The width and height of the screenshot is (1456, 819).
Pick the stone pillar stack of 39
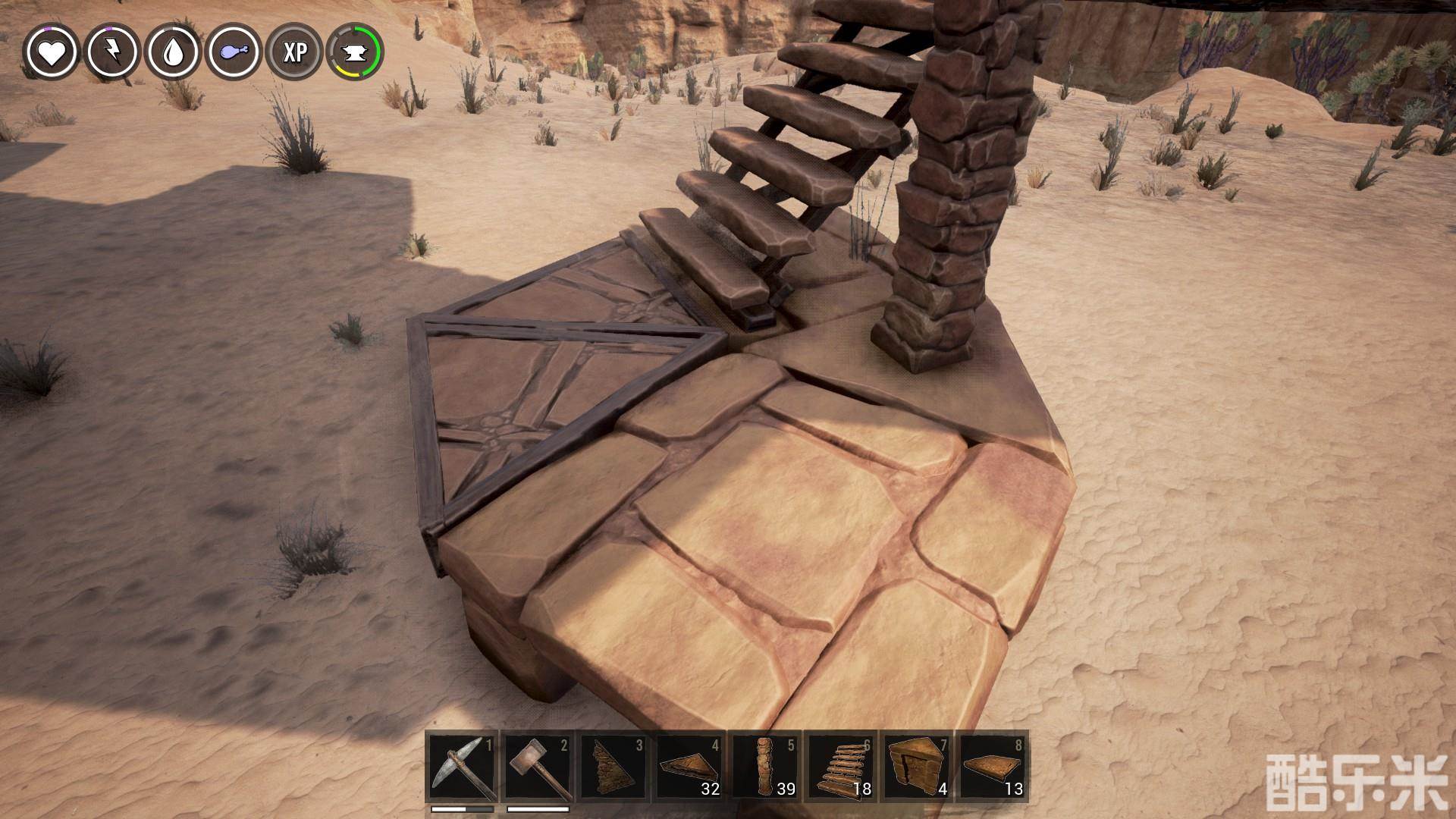(765, 767)
